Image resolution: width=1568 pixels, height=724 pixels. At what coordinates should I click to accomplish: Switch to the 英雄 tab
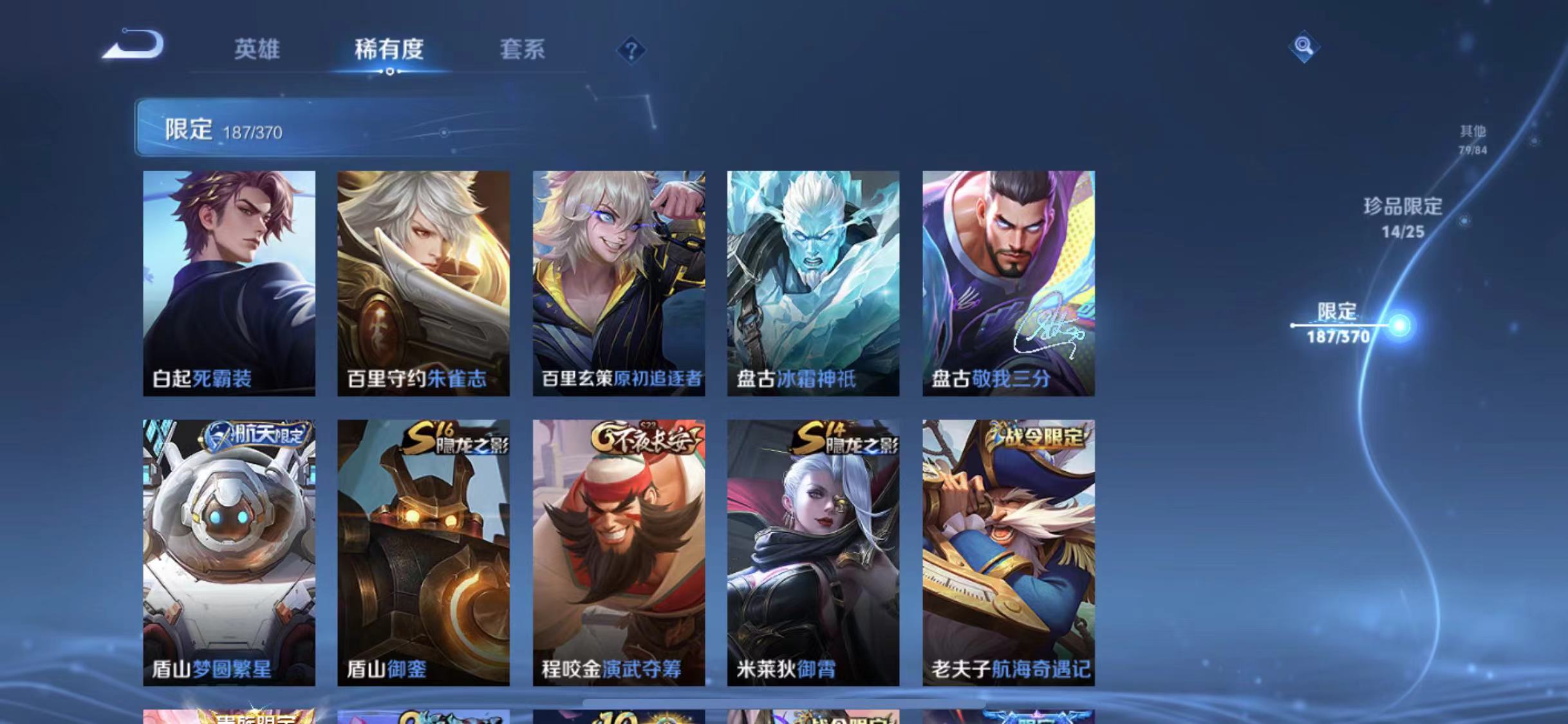click(257, 51)
